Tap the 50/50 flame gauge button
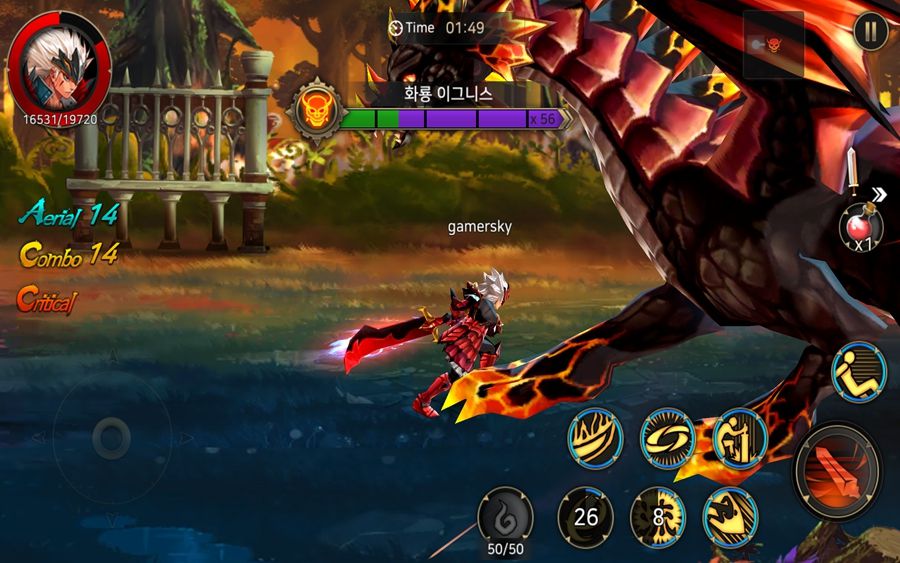Screen dimensions: 900x563 pyautogui.click(x=505, y=517)
